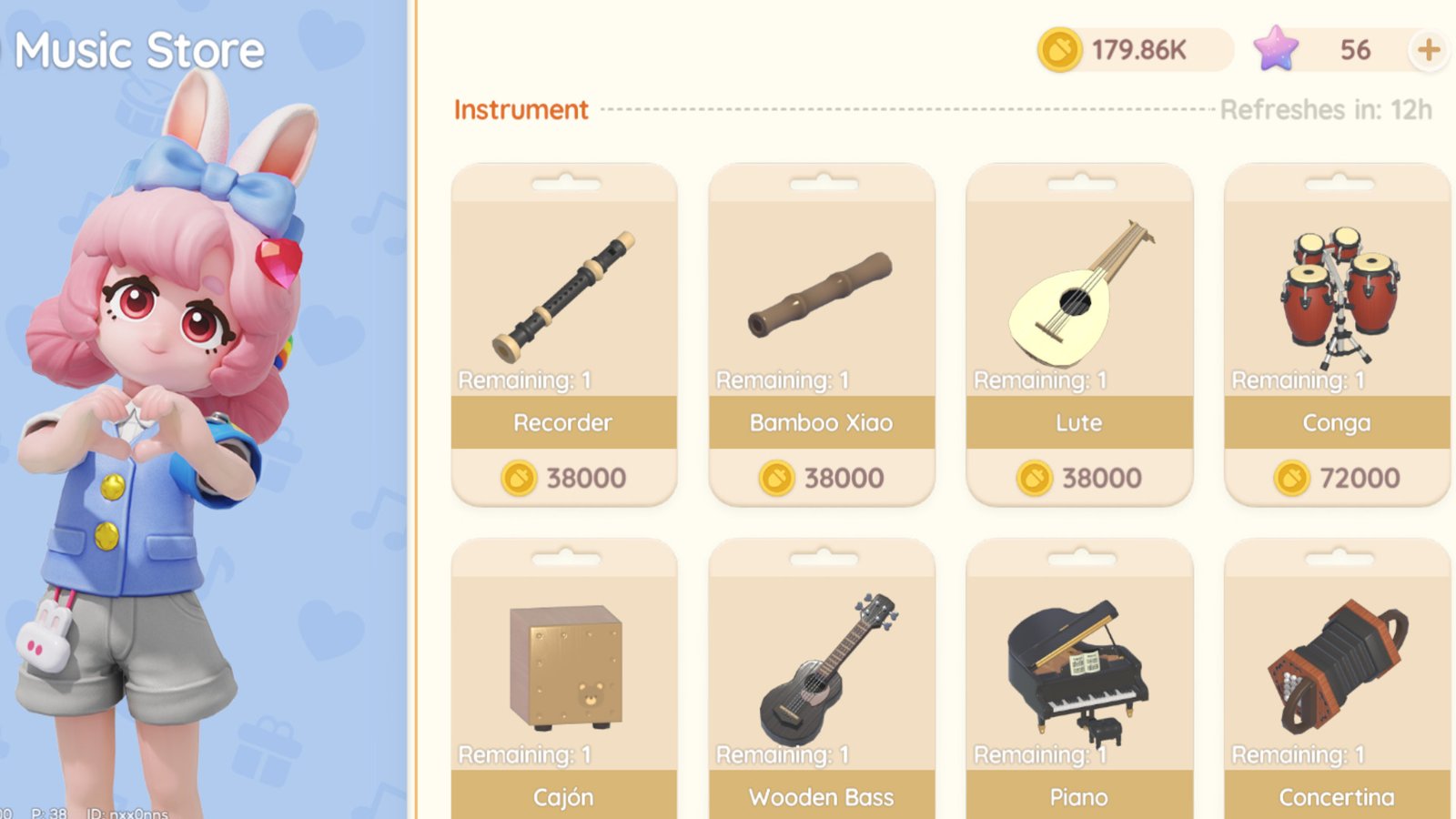Select the Instrument section heading
This screenshot has width=1456, height=819.
tap(521, 109)
